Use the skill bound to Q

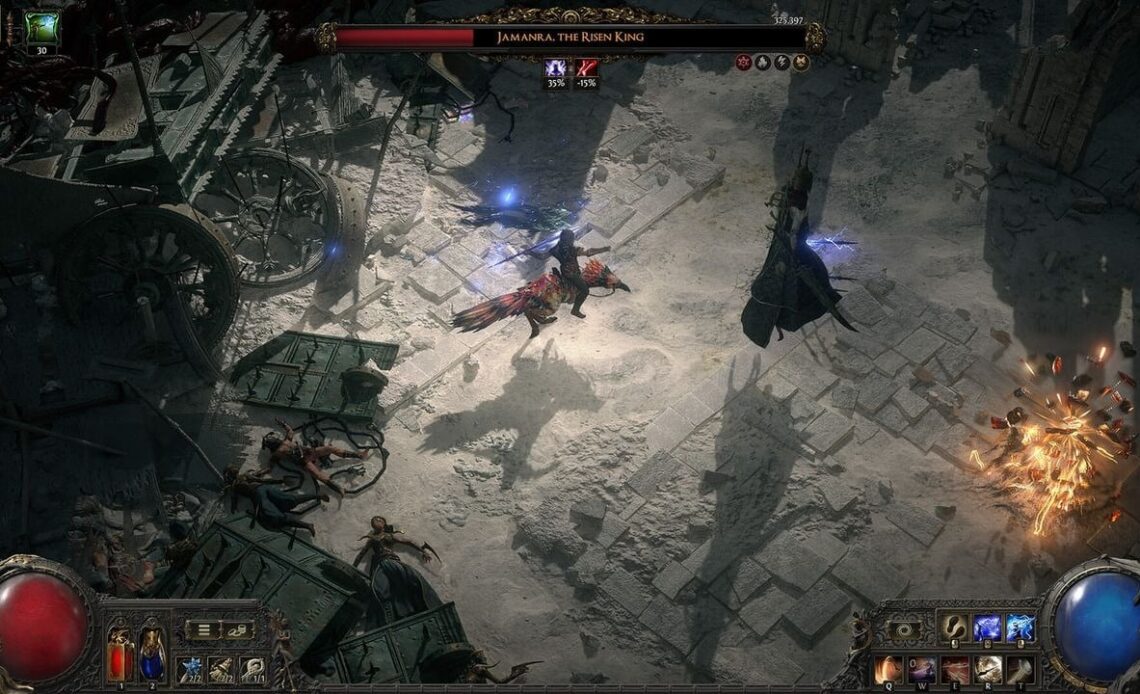889,669
